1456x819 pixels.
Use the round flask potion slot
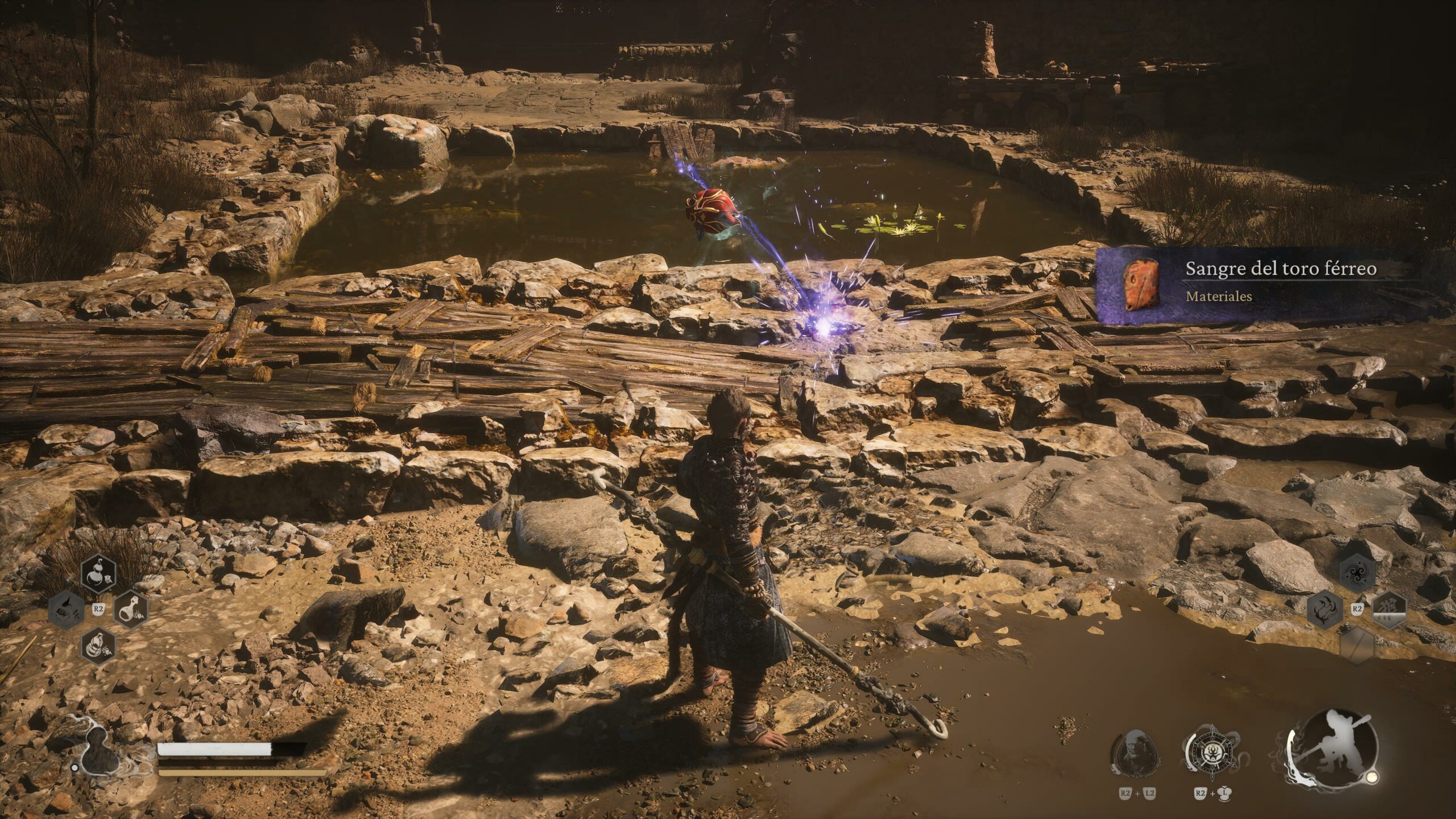tap(131, 609)
